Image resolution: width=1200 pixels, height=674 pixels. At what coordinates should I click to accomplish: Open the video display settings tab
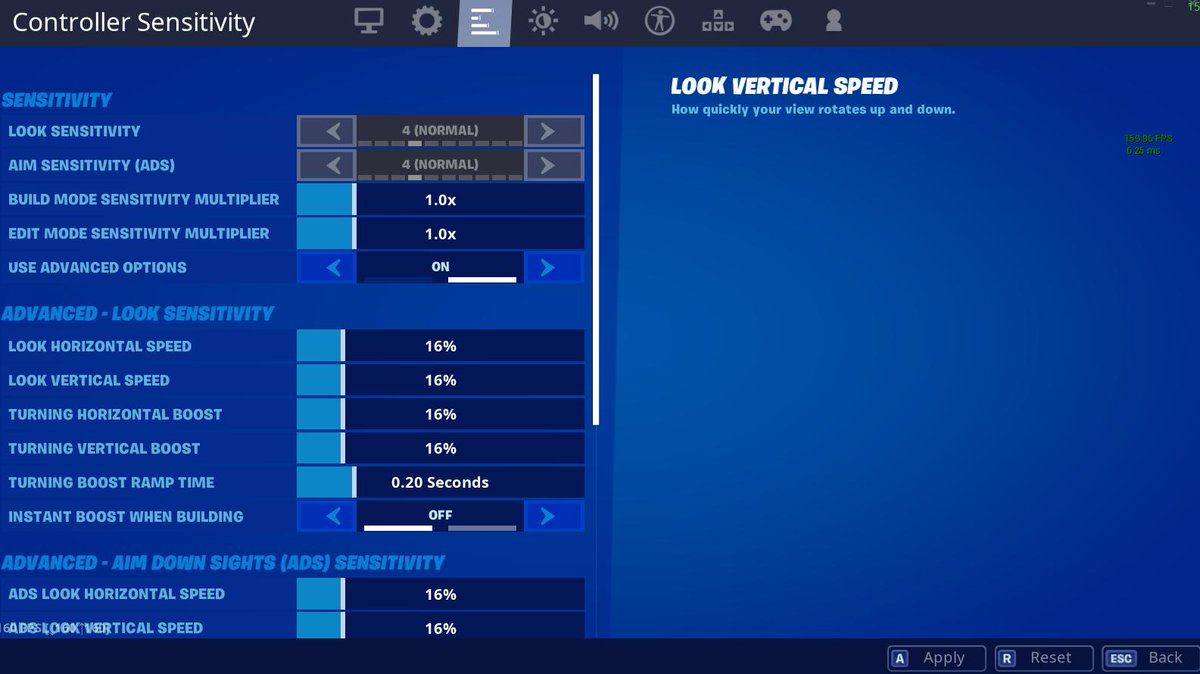pyautogui.click(x=370, y=21)
